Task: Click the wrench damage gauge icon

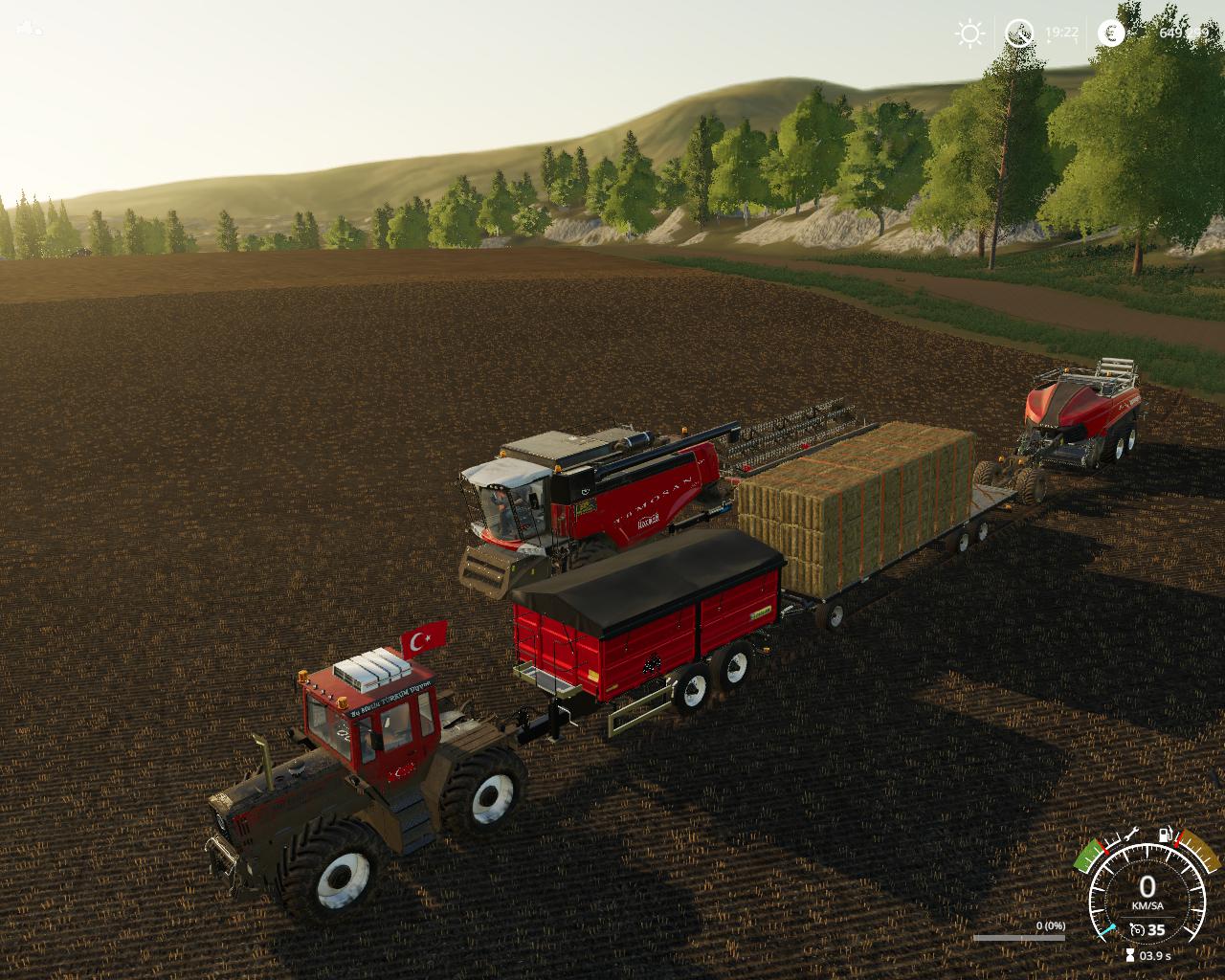Action: coord(1132,833)
